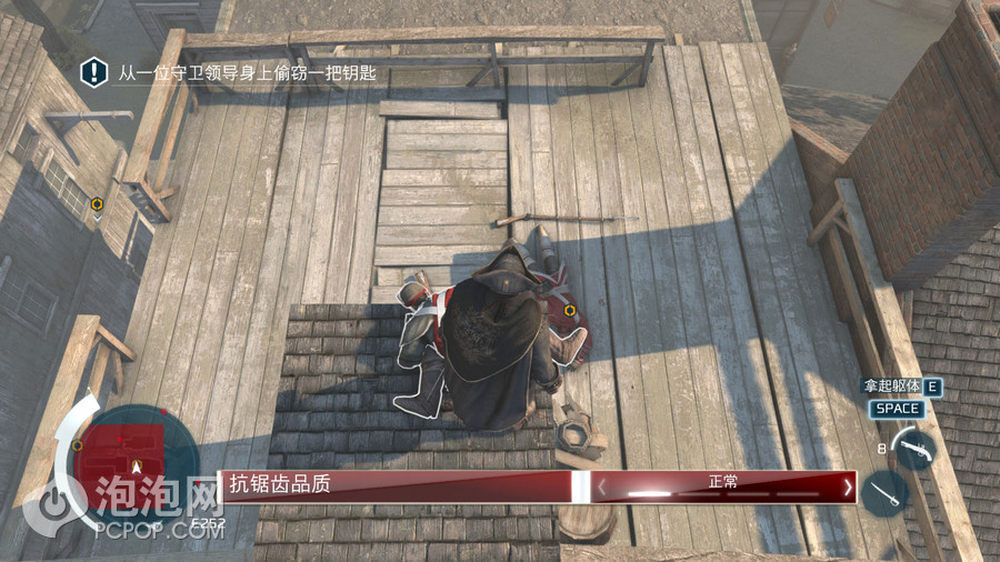Viewport: 1000px width, 562px height.
Task: Click the mission objective exclamation icon
Action: 94,71
